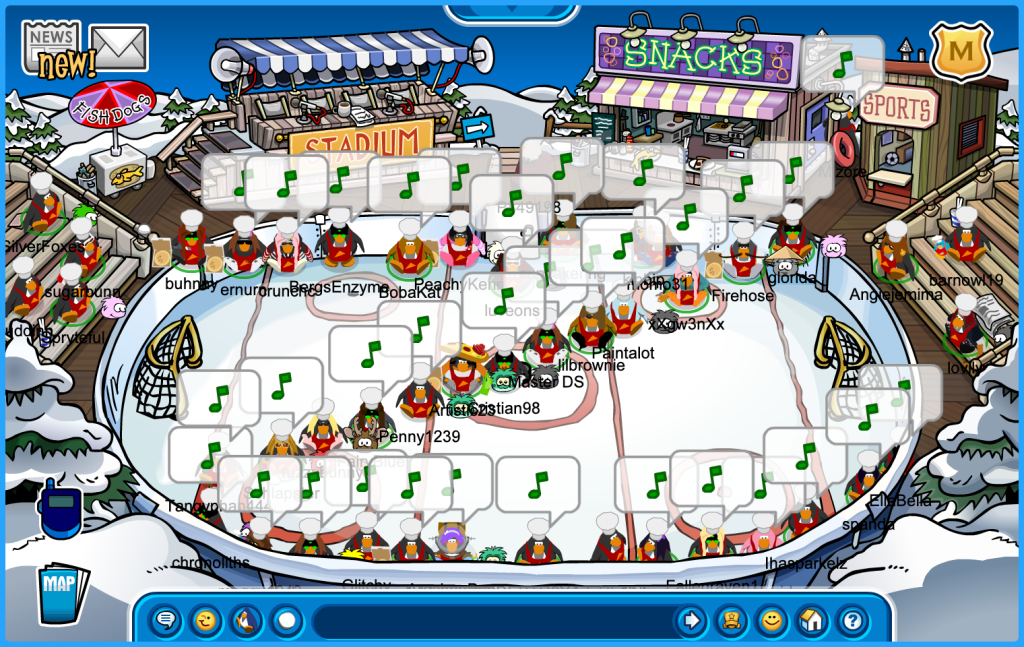Check mail via the envelope icon

[x=119, y=47]
